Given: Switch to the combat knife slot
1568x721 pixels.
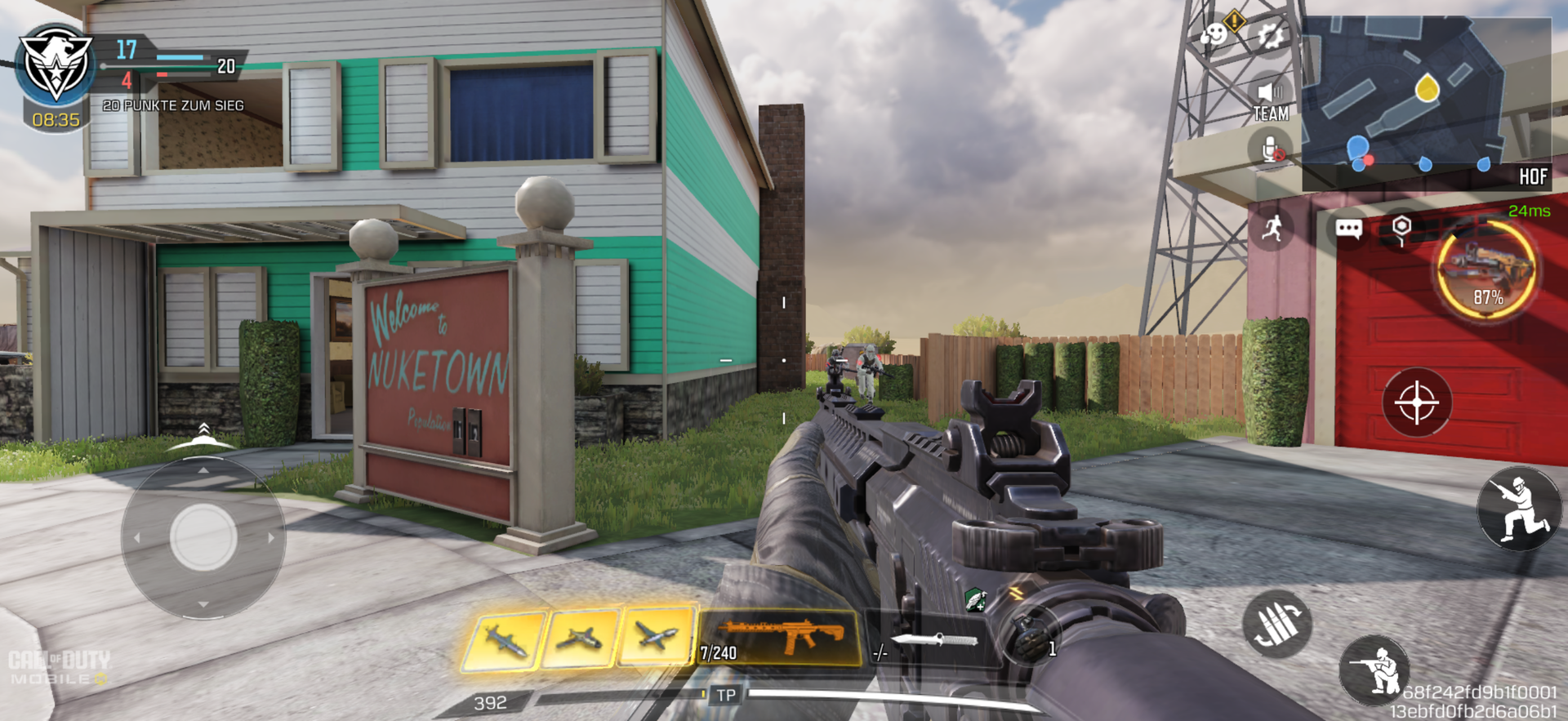Looking at the screenshot, I should pos(931,641).
